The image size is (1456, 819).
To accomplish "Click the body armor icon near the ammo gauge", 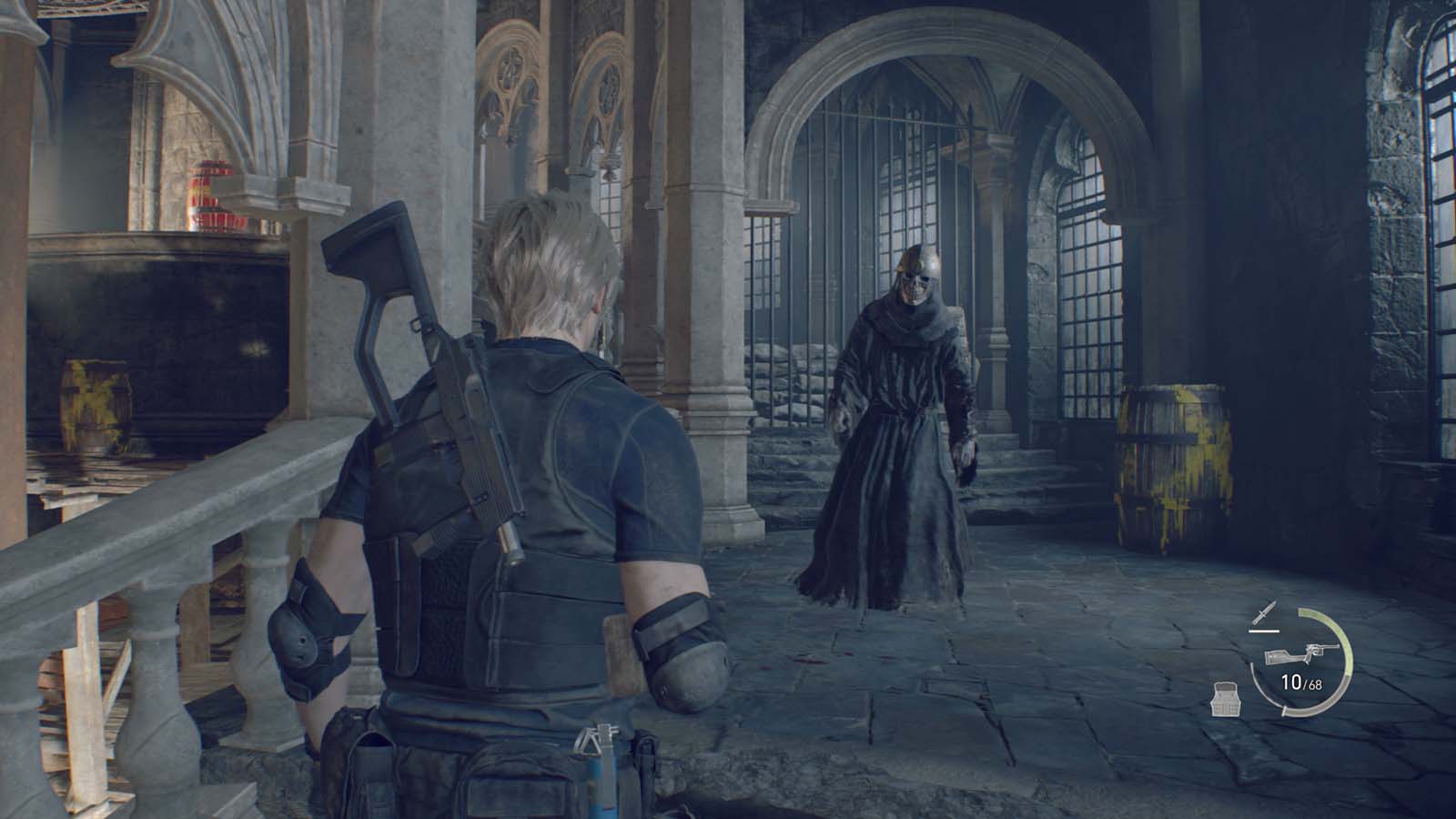I will (x=1227, y=699).
